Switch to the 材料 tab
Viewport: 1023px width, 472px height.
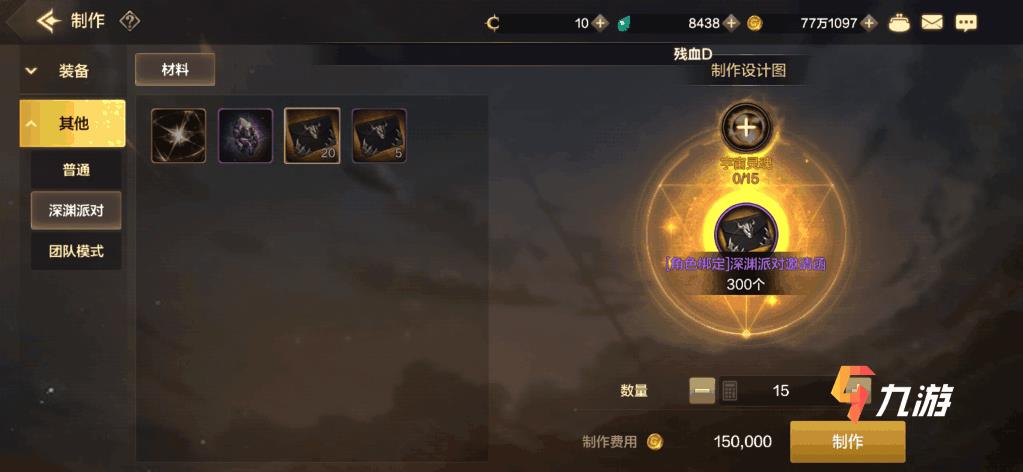tap(175, 69)
